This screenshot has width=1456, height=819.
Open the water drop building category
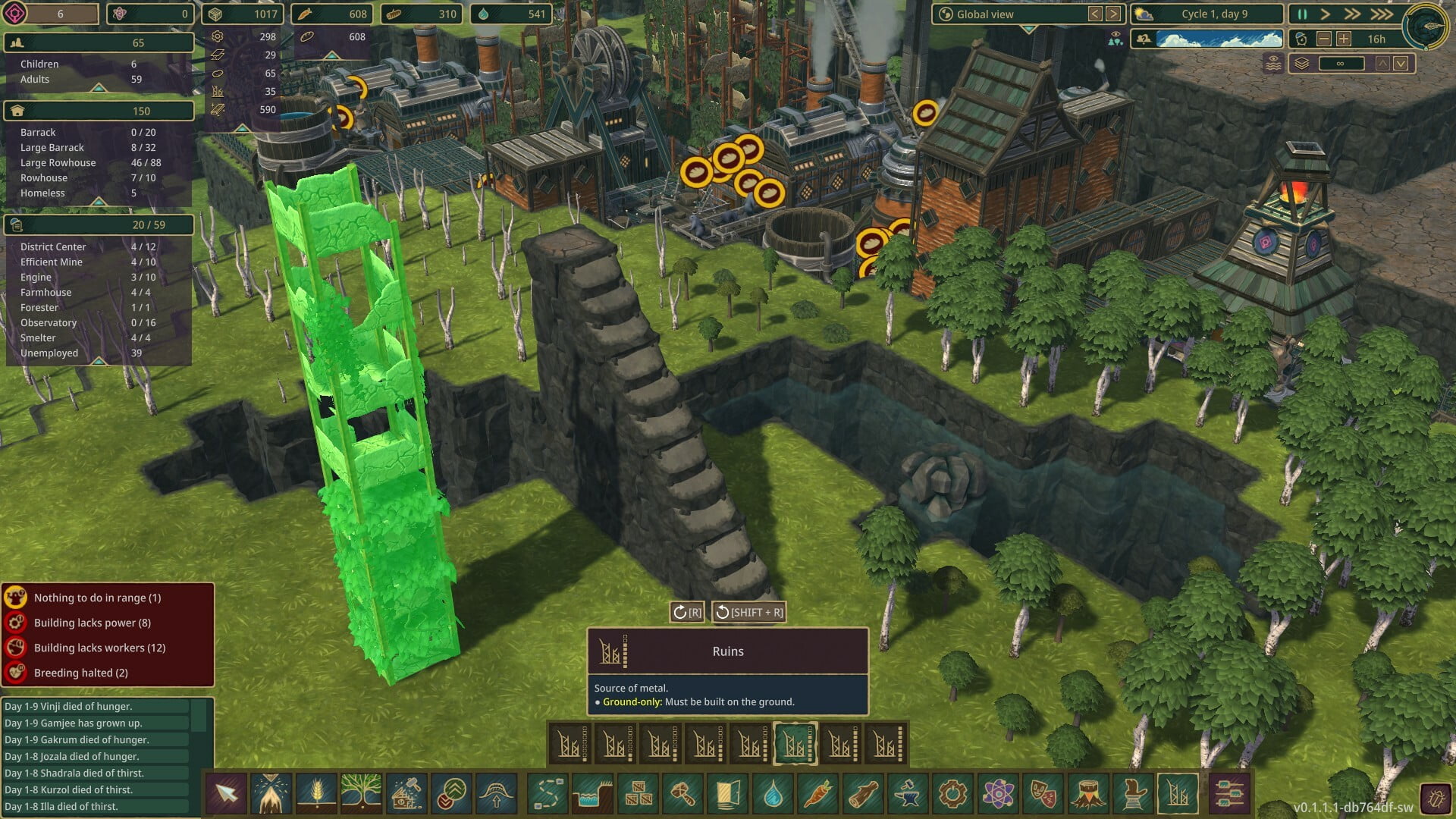click(x=773, y=794)
